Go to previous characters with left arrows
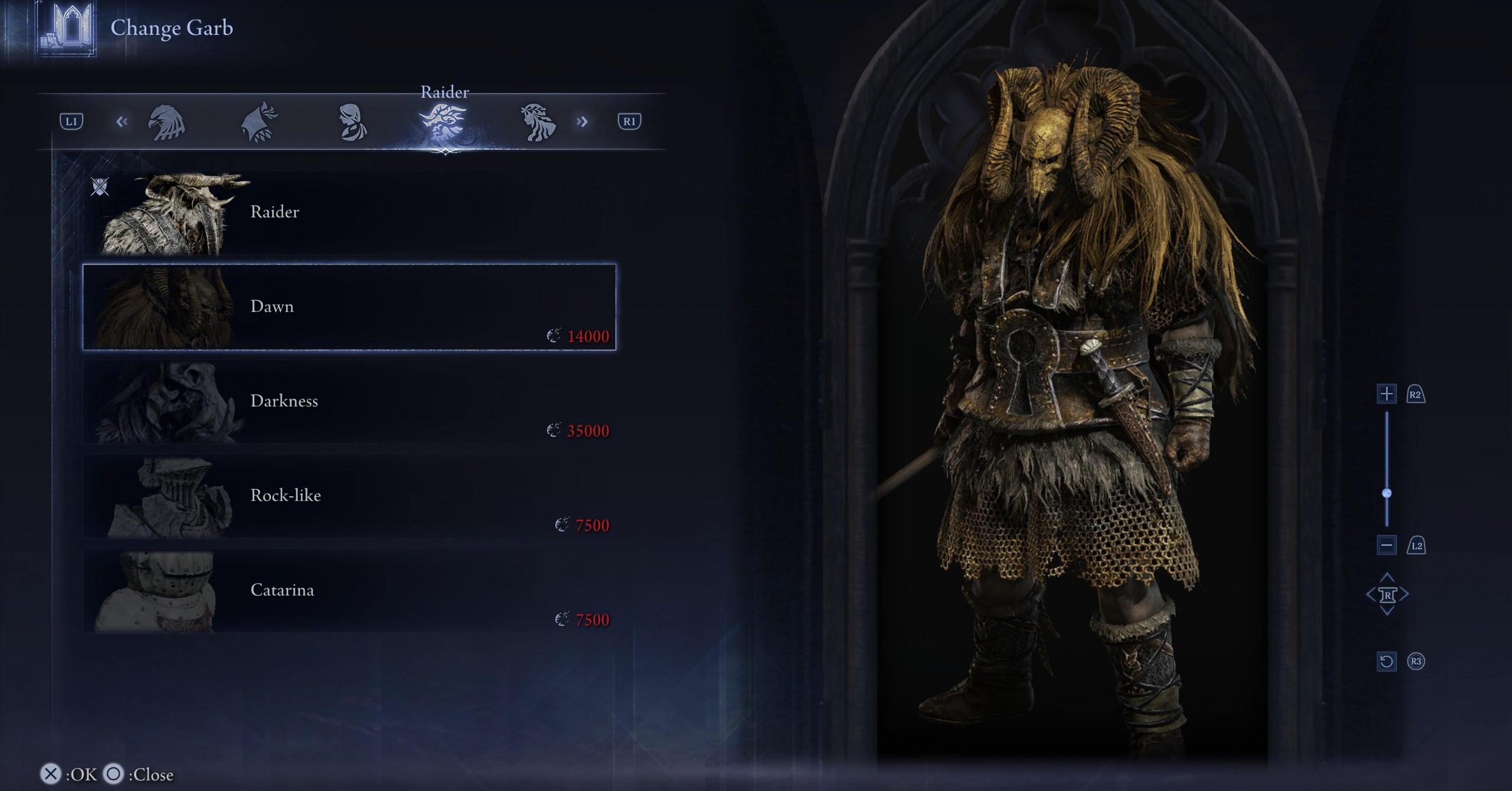The image size is (1512, 791). tap(122, 122)
